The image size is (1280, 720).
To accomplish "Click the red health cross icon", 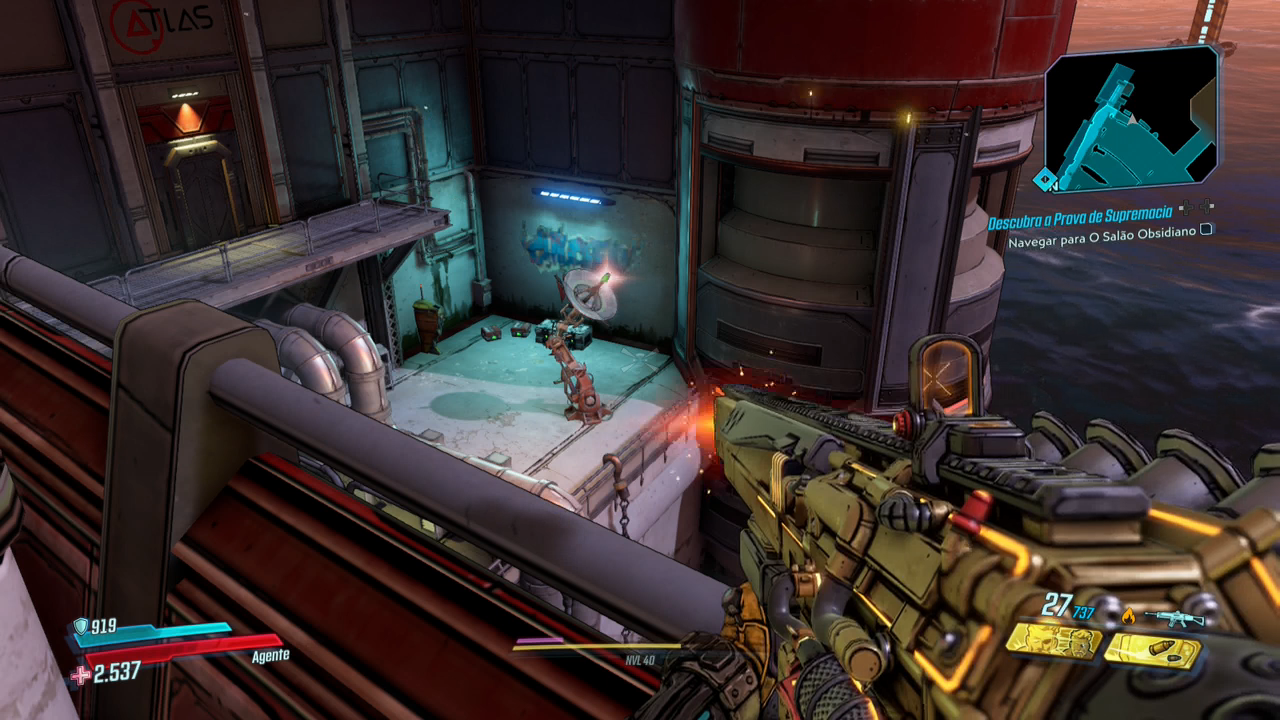I will [80, 675].
